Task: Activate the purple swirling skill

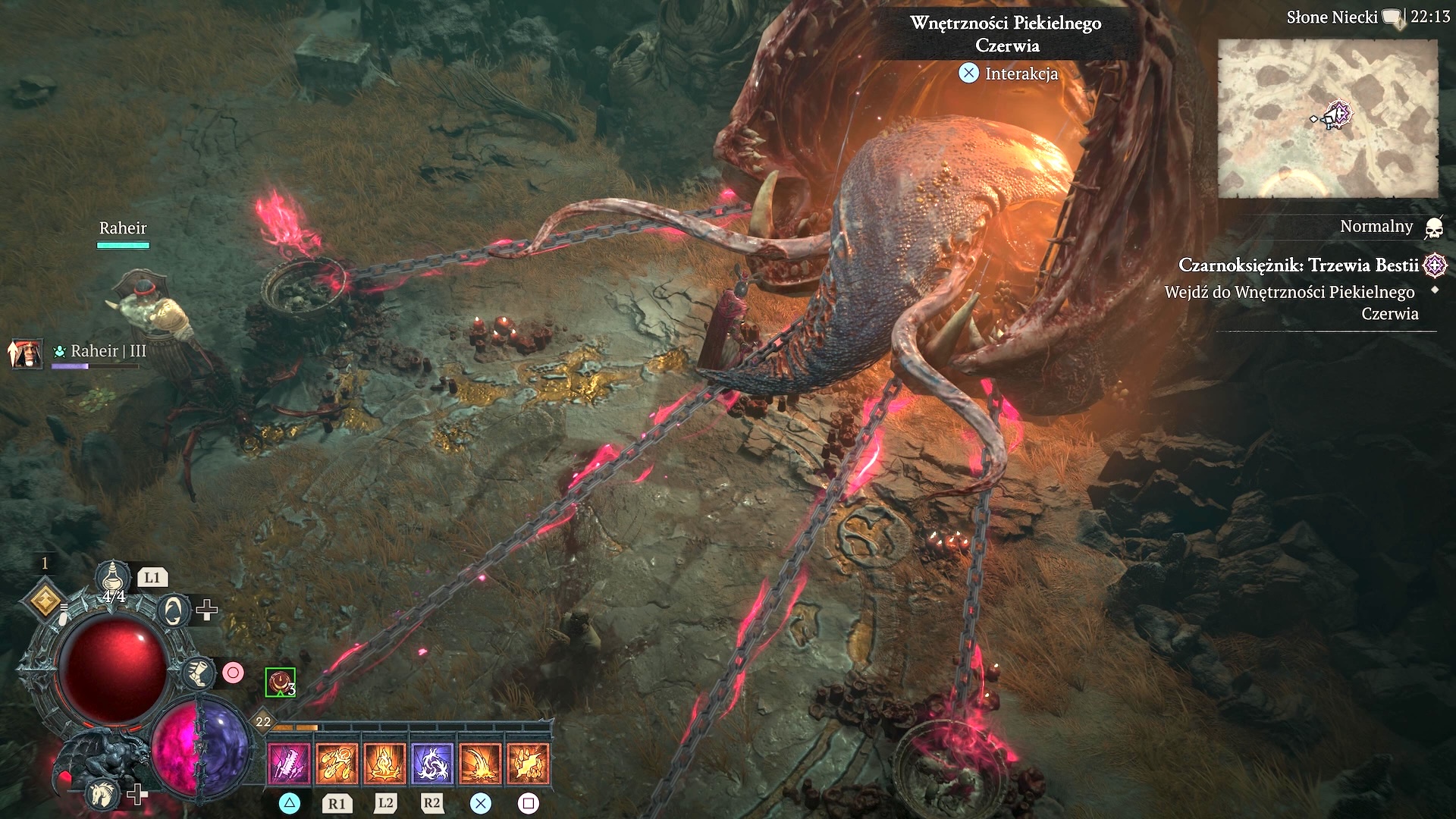Action: tap(432, 762)
